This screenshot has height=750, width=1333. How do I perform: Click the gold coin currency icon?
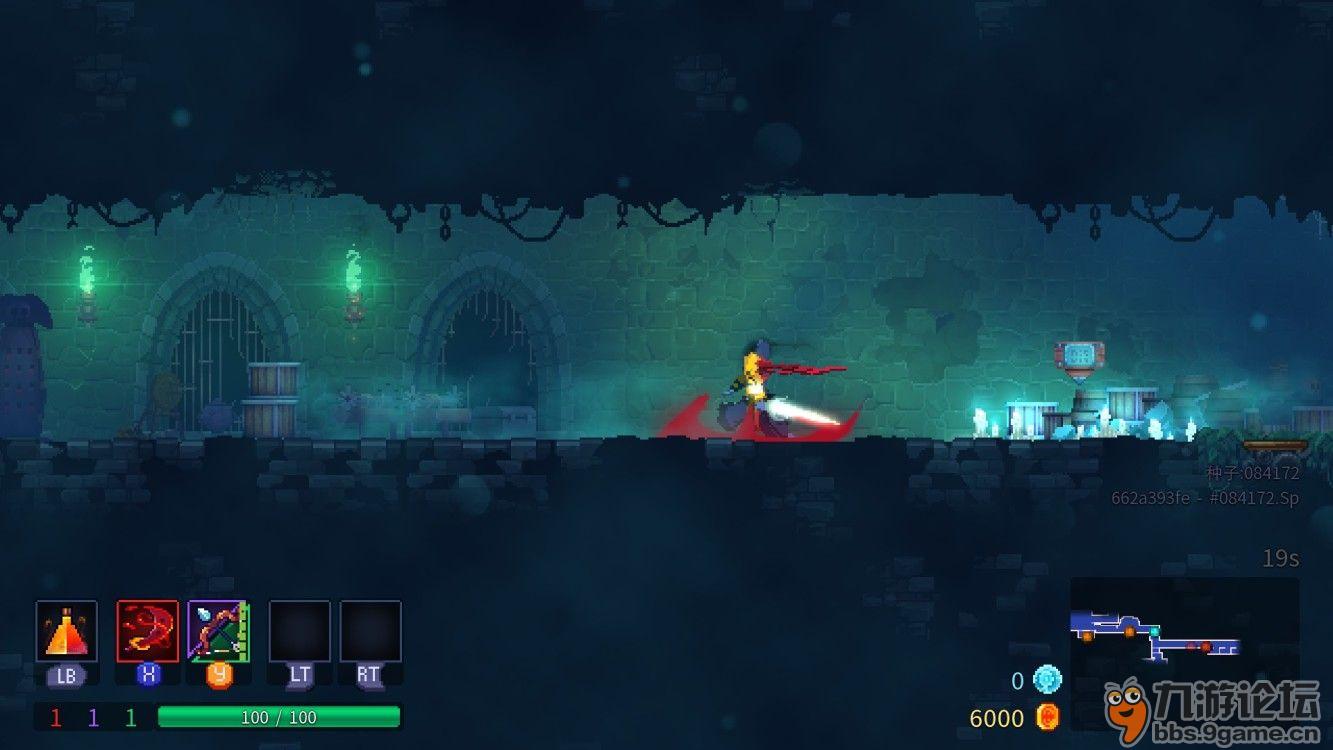(1047, 717)
